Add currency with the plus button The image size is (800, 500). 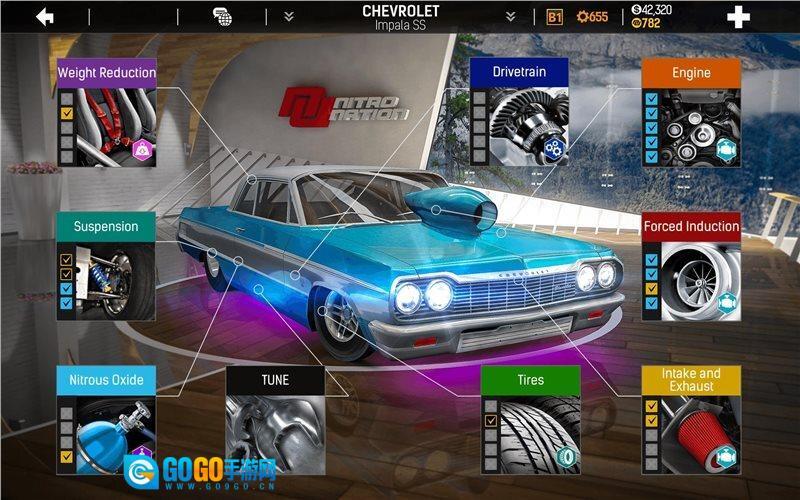(x=738, y=17)
